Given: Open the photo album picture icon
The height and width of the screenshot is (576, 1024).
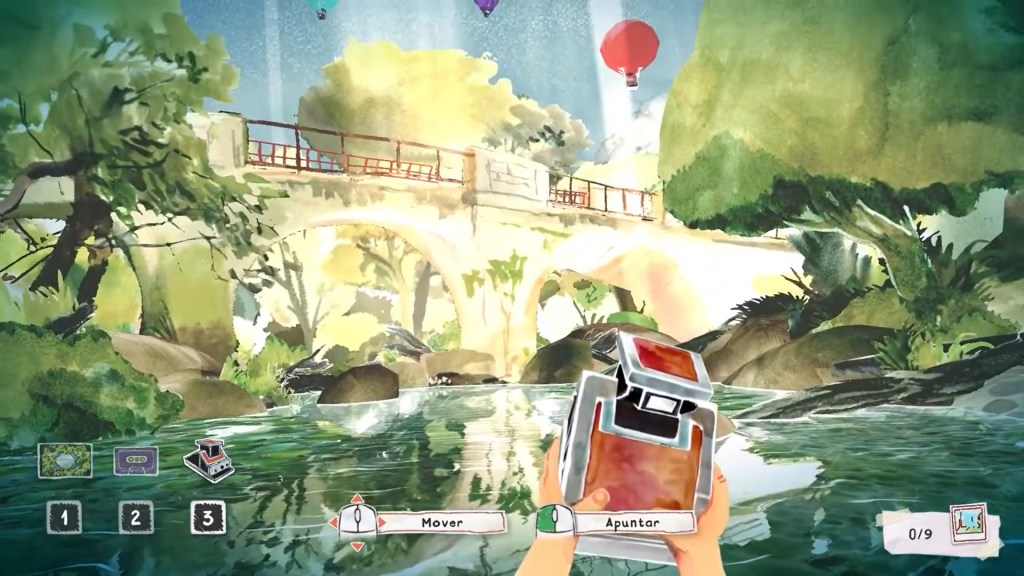Looking at the screenshot, I should (x=968, y=524).
